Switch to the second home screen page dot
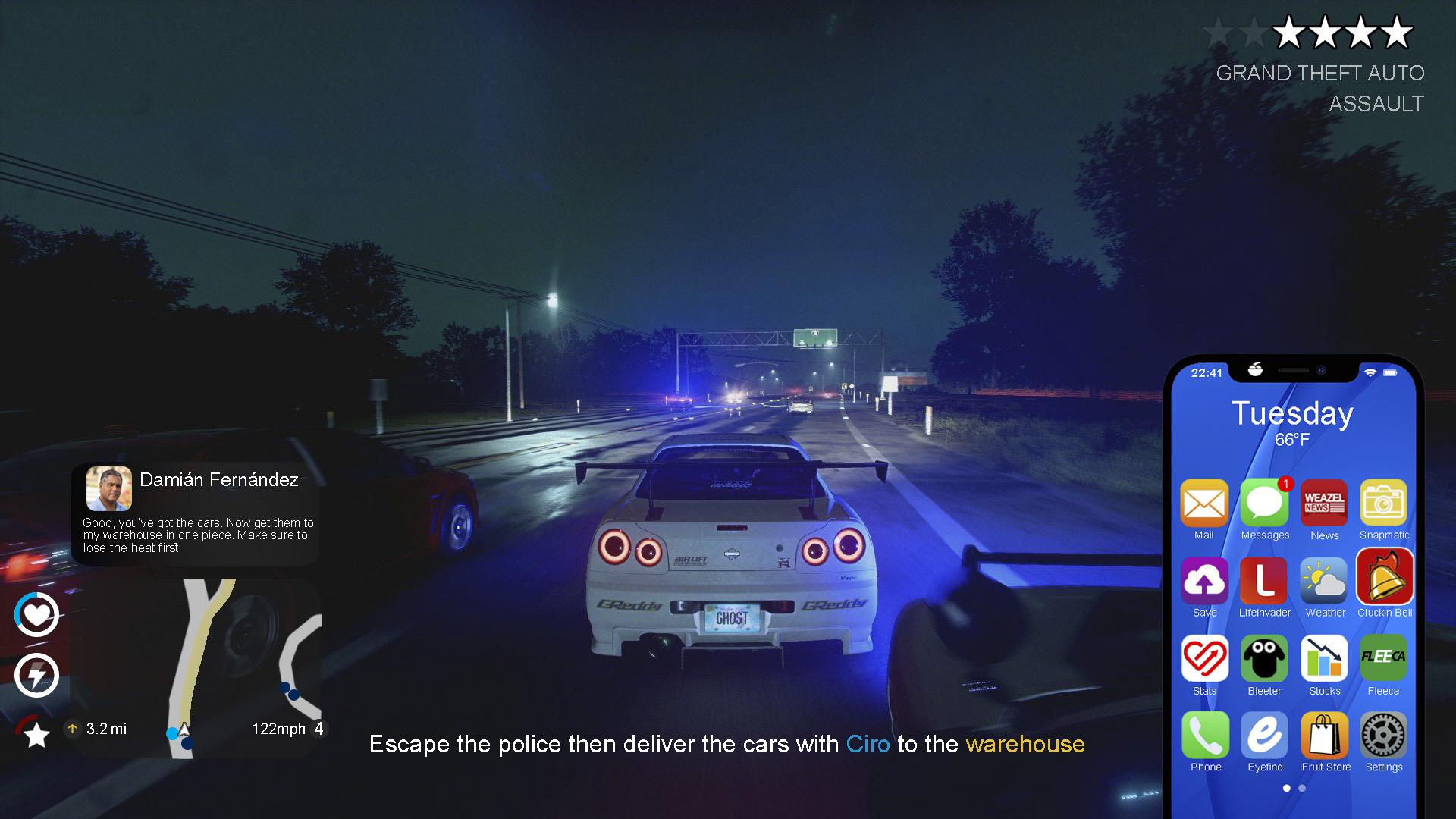 pyautogui.click(x=1301, y=788)
